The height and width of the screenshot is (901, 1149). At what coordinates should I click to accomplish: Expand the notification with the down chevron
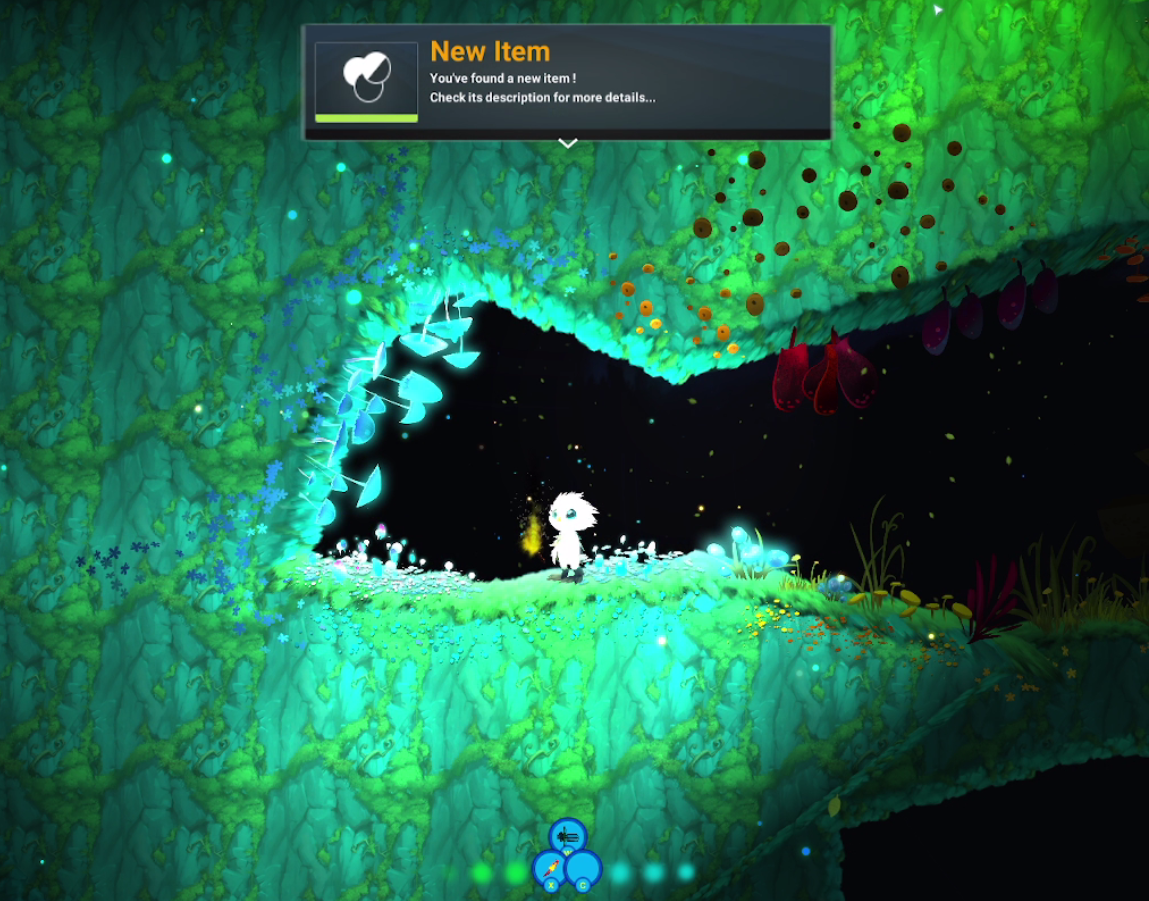click(x=567, y=144)
